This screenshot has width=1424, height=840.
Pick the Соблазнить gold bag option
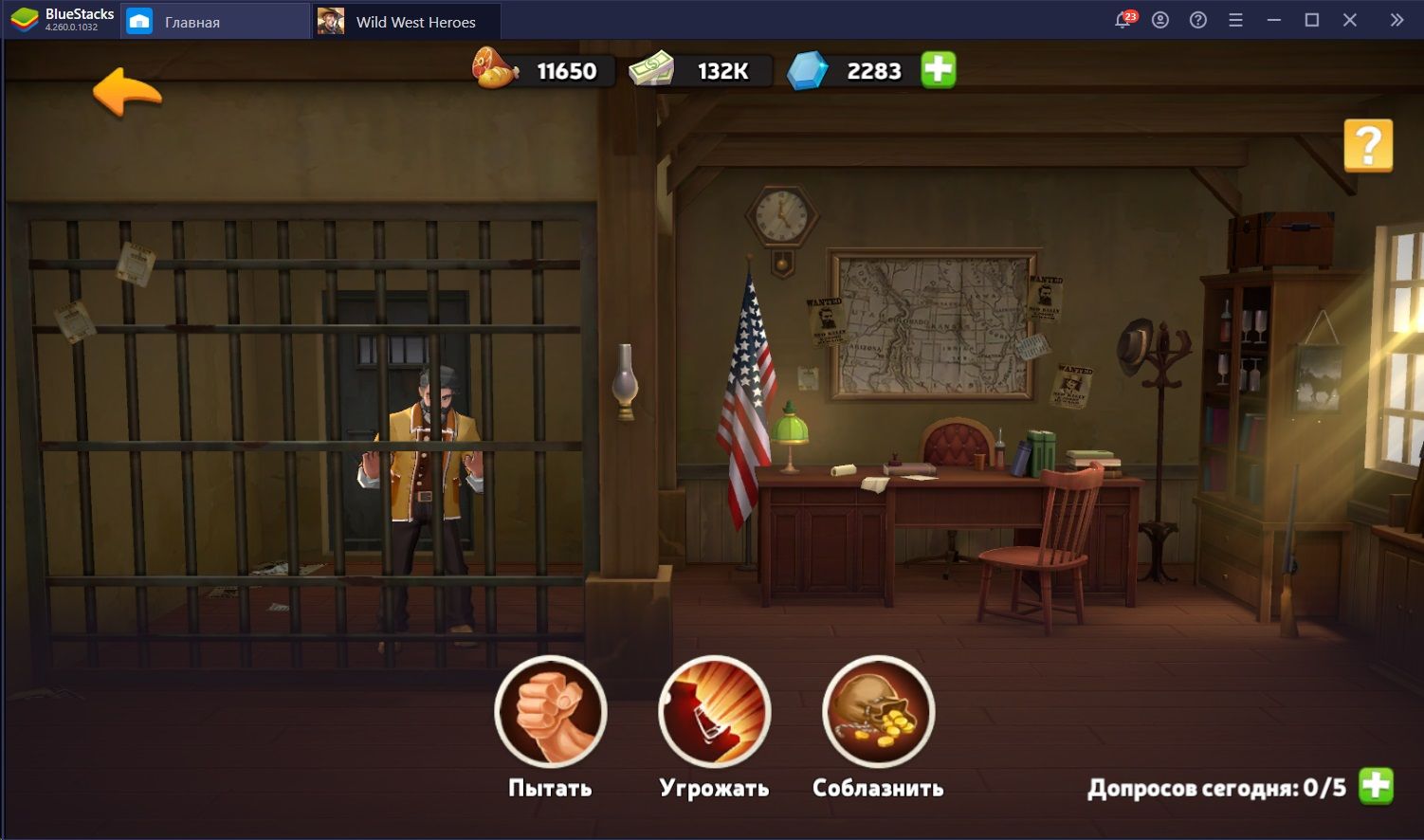[x=879, y=712]
